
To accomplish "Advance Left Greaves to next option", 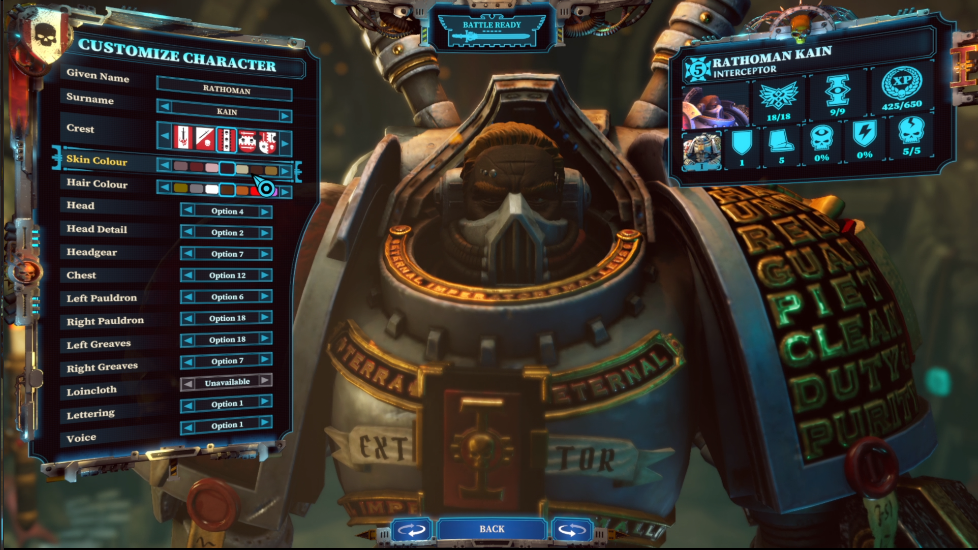I will point(266,340).
